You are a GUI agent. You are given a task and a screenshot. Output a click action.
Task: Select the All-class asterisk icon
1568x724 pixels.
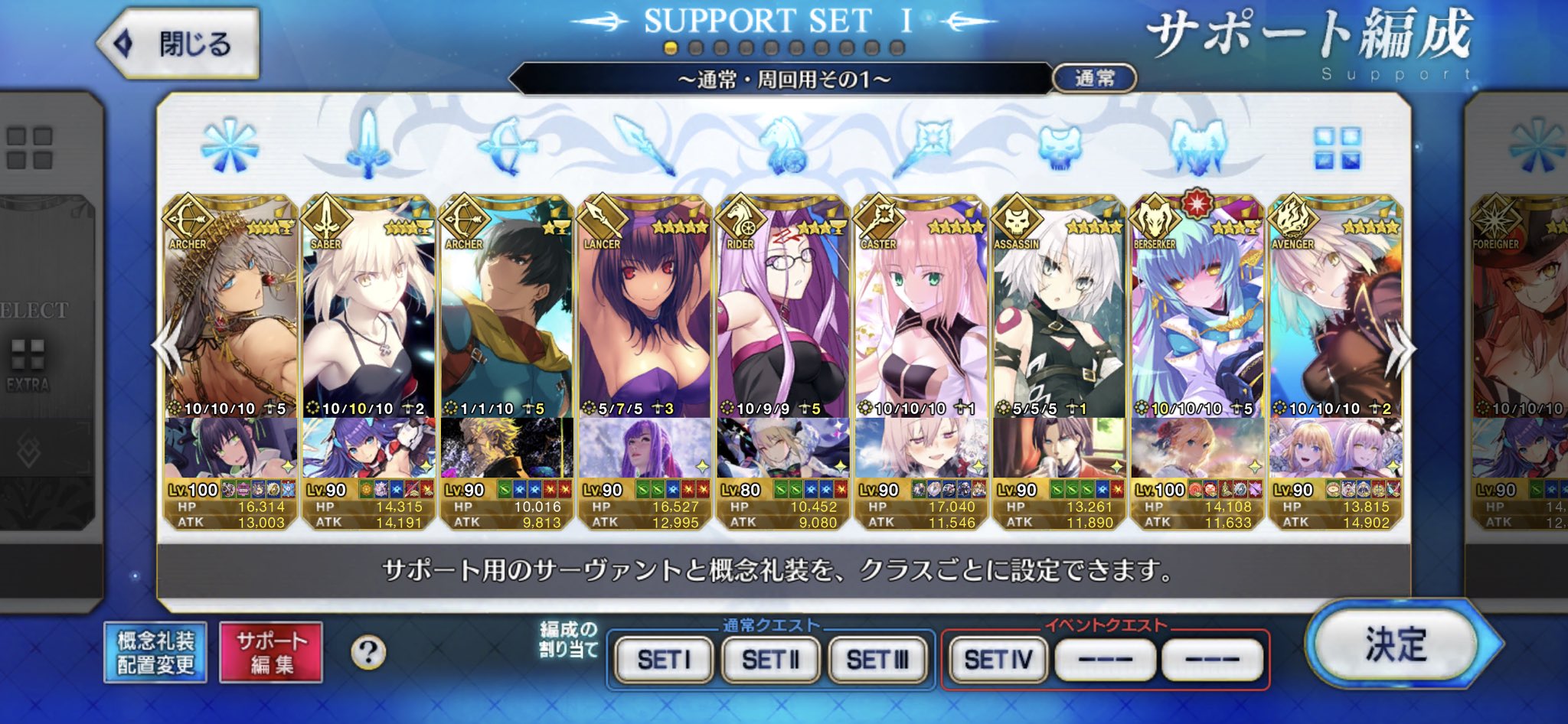tap(230, 145)
